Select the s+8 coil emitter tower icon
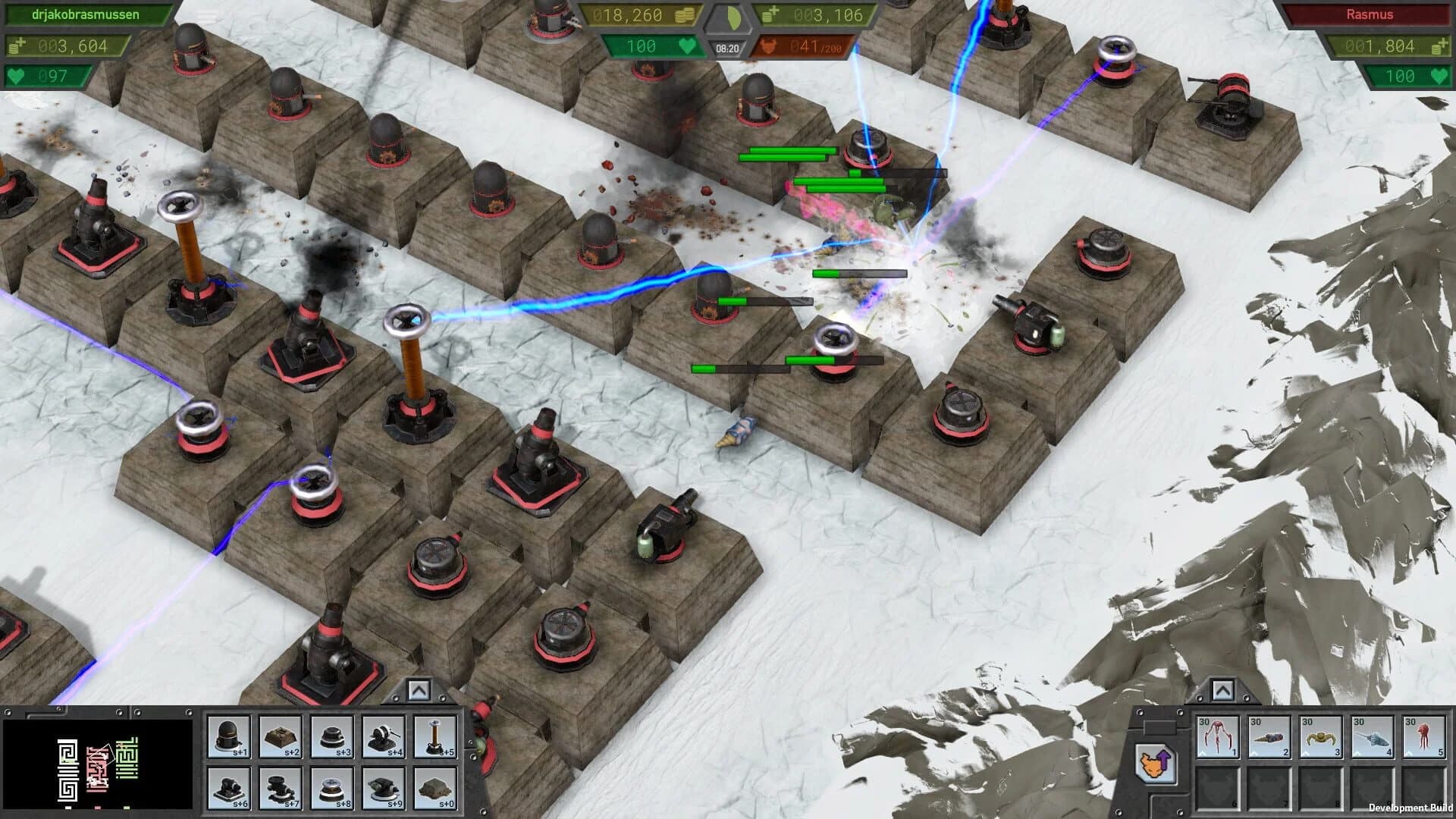Image resolution: width=1456 pixels, height=819 pixels. pyautogui.click(x=334, y=789)
